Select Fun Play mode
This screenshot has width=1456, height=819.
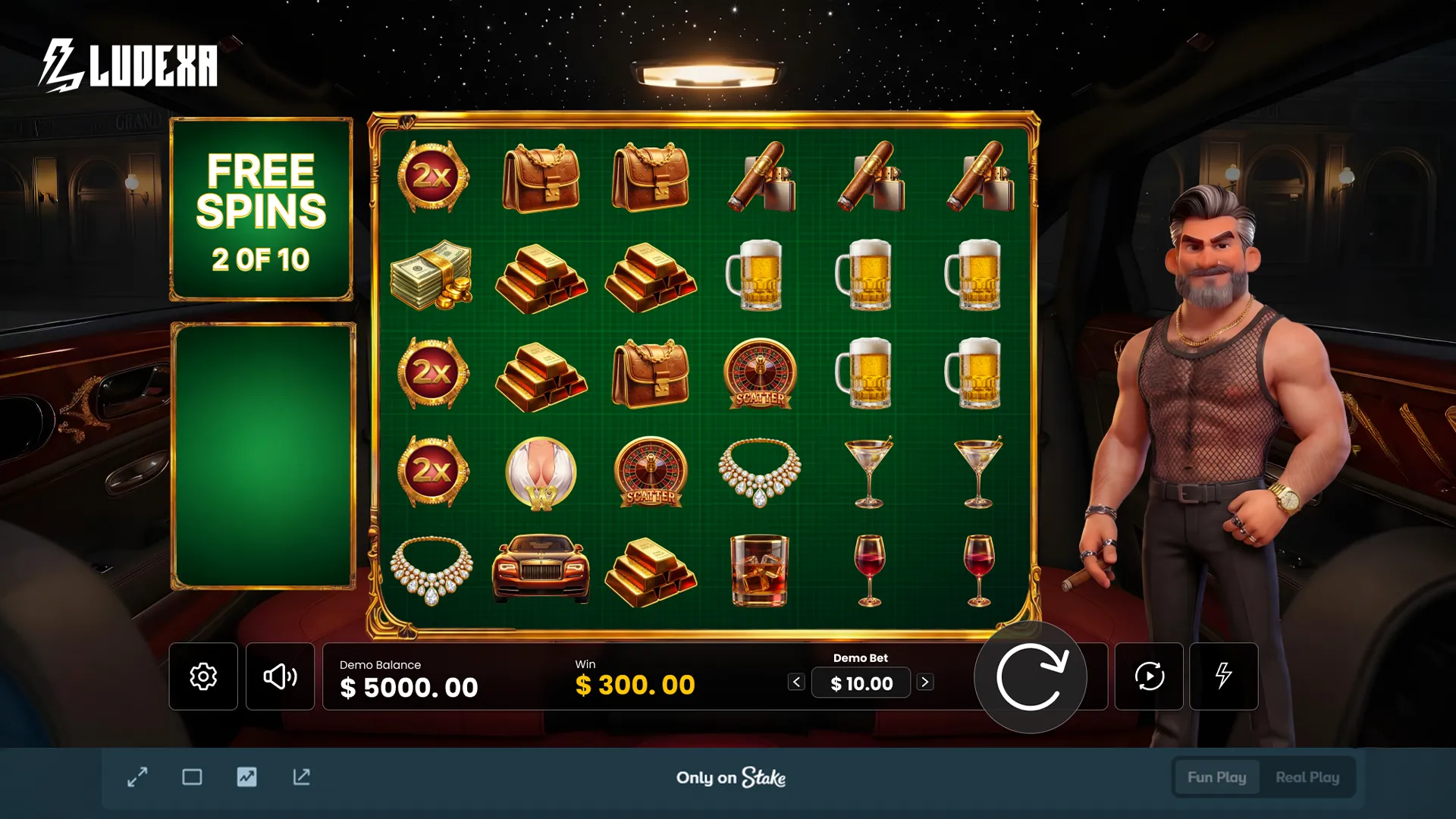[x=1216, y=777]
